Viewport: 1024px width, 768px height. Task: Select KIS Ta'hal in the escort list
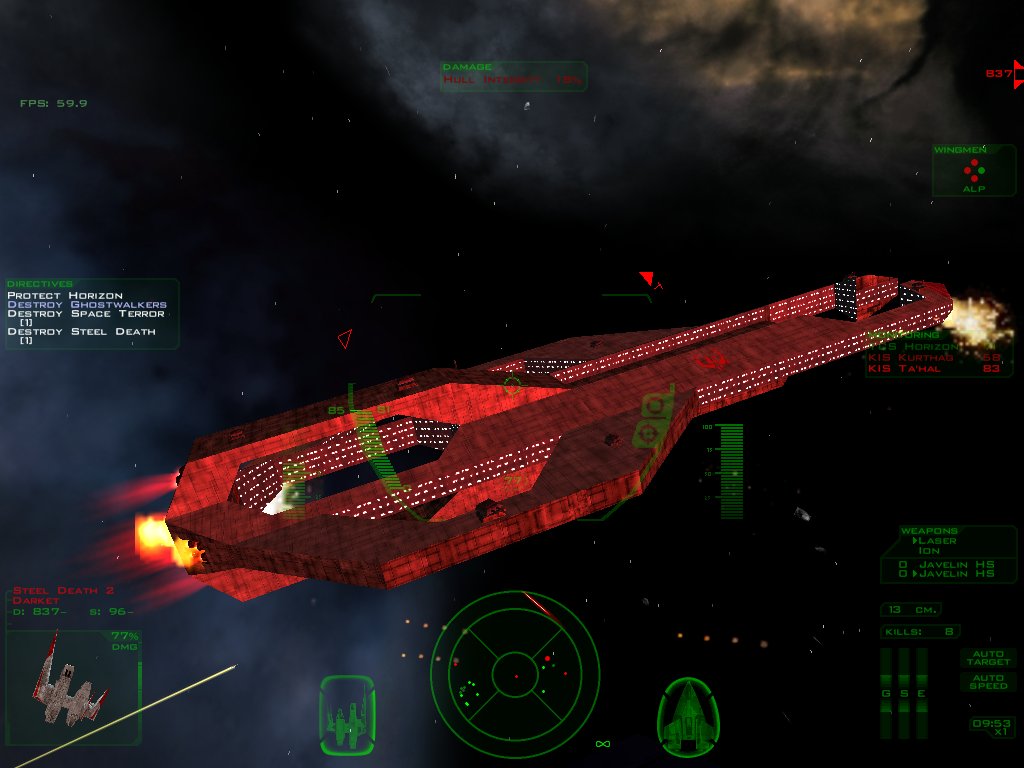933,369
